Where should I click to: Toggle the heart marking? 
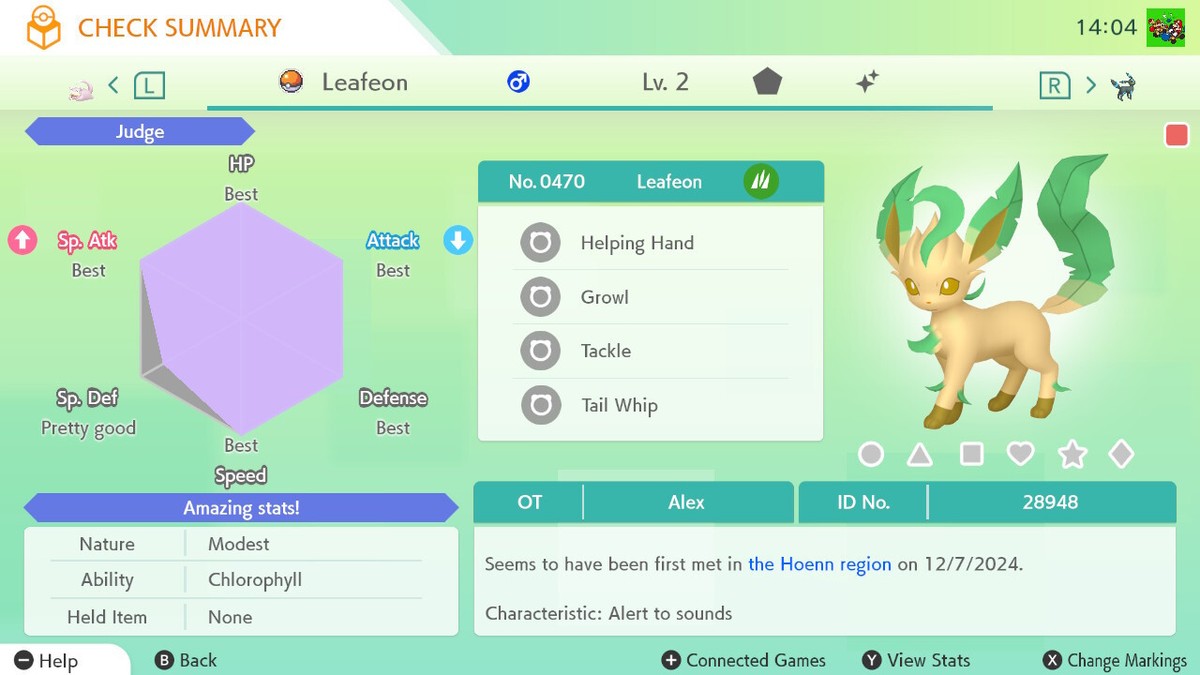[x=1020, y=455]
